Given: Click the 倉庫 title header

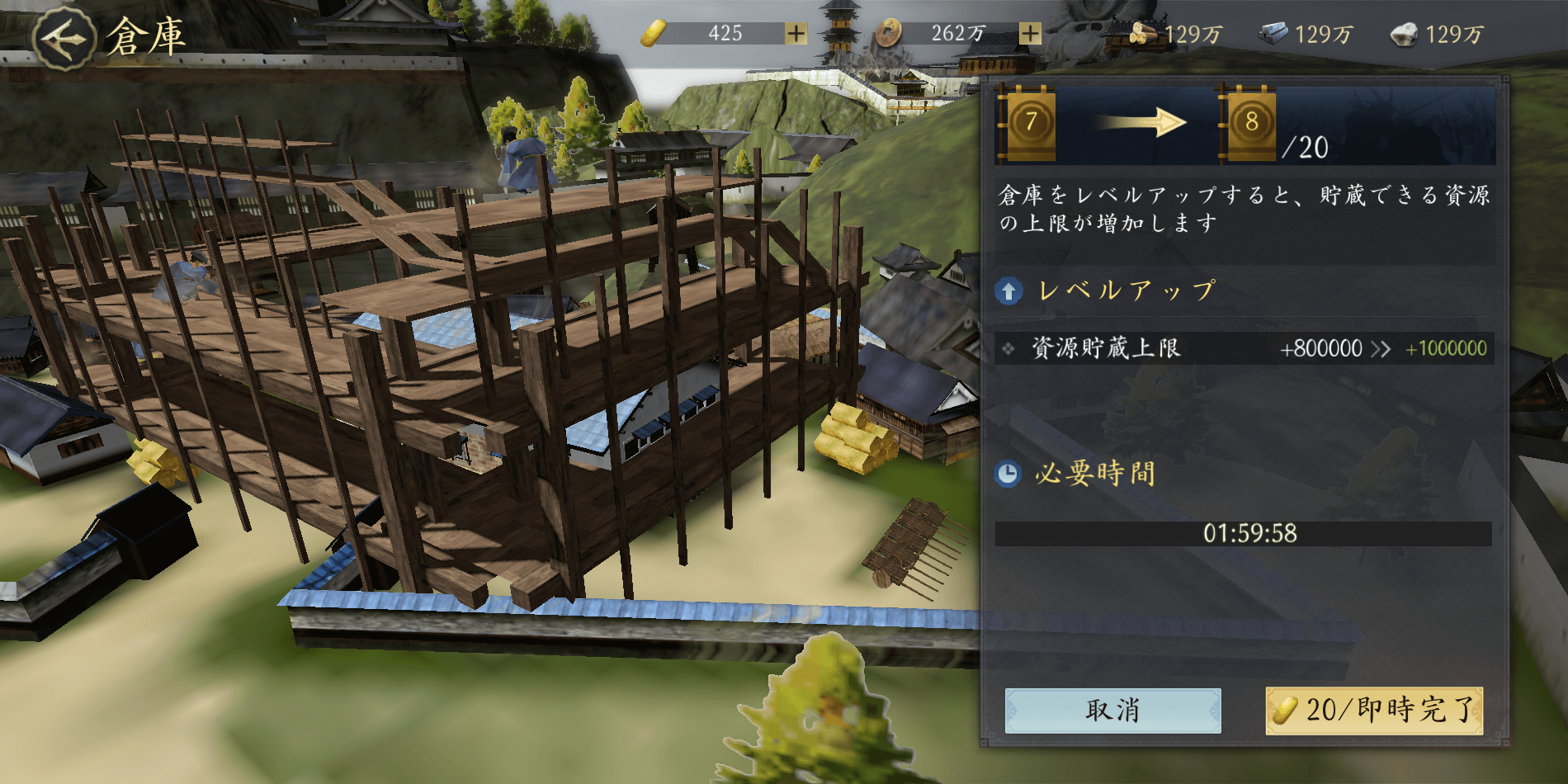Looking at the screenshot, I should [145, 35].
